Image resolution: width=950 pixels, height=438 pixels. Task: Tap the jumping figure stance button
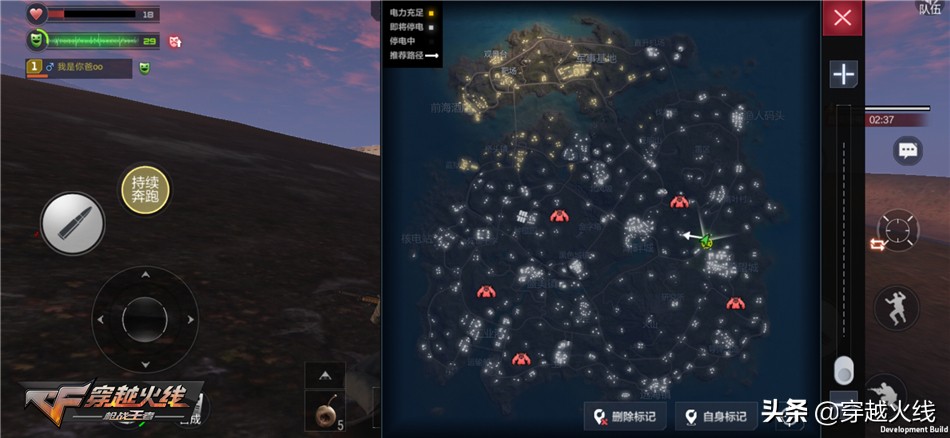(896, 307)
